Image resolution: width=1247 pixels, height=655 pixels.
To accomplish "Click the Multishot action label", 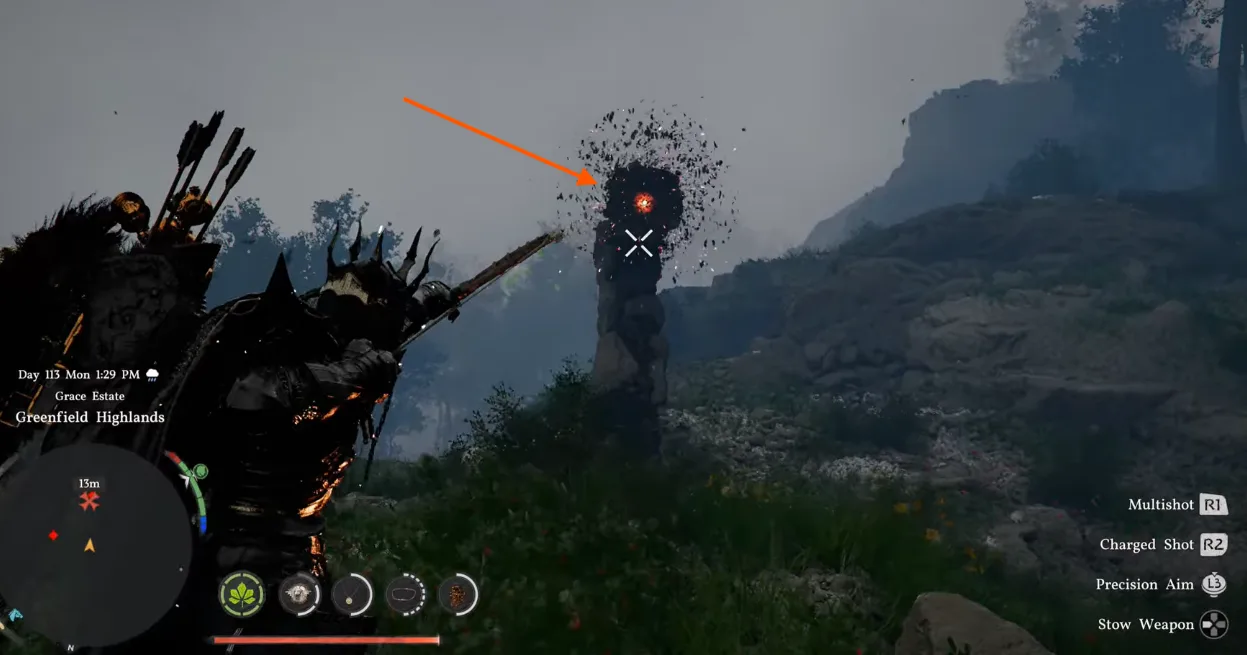I will (1161, 505).
